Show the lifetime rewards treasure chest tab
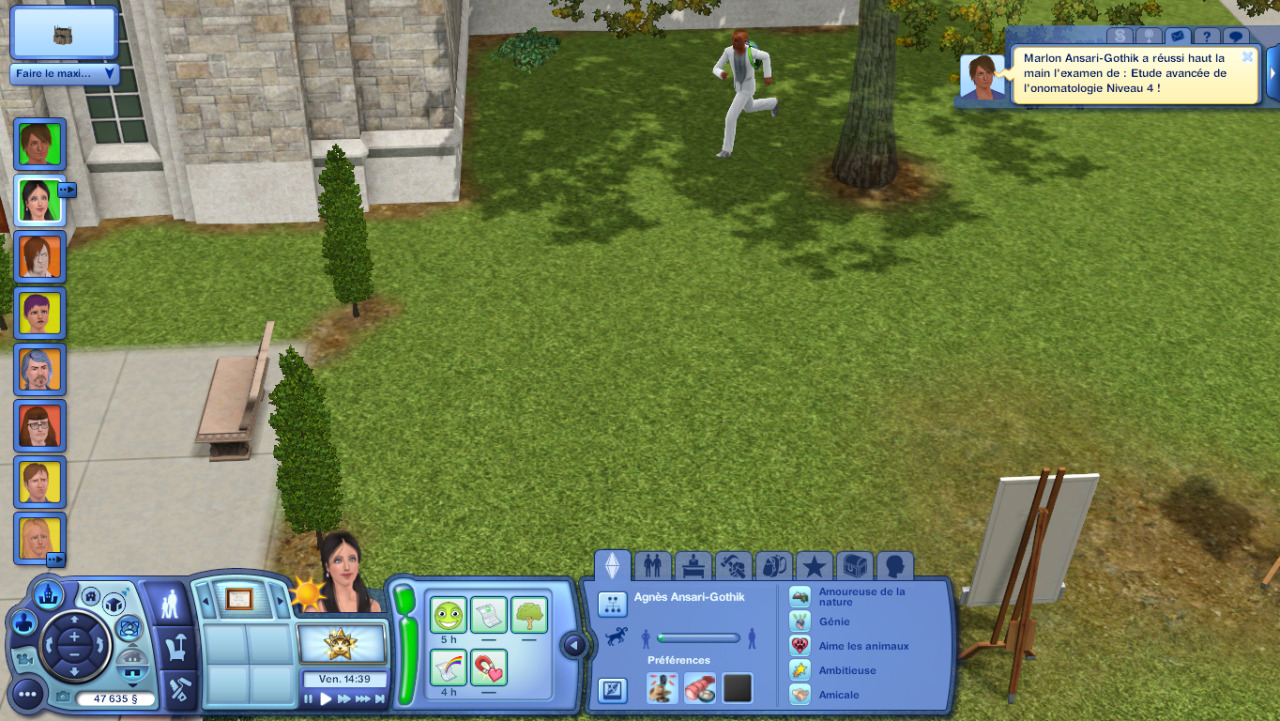 [x=855, y=567]
